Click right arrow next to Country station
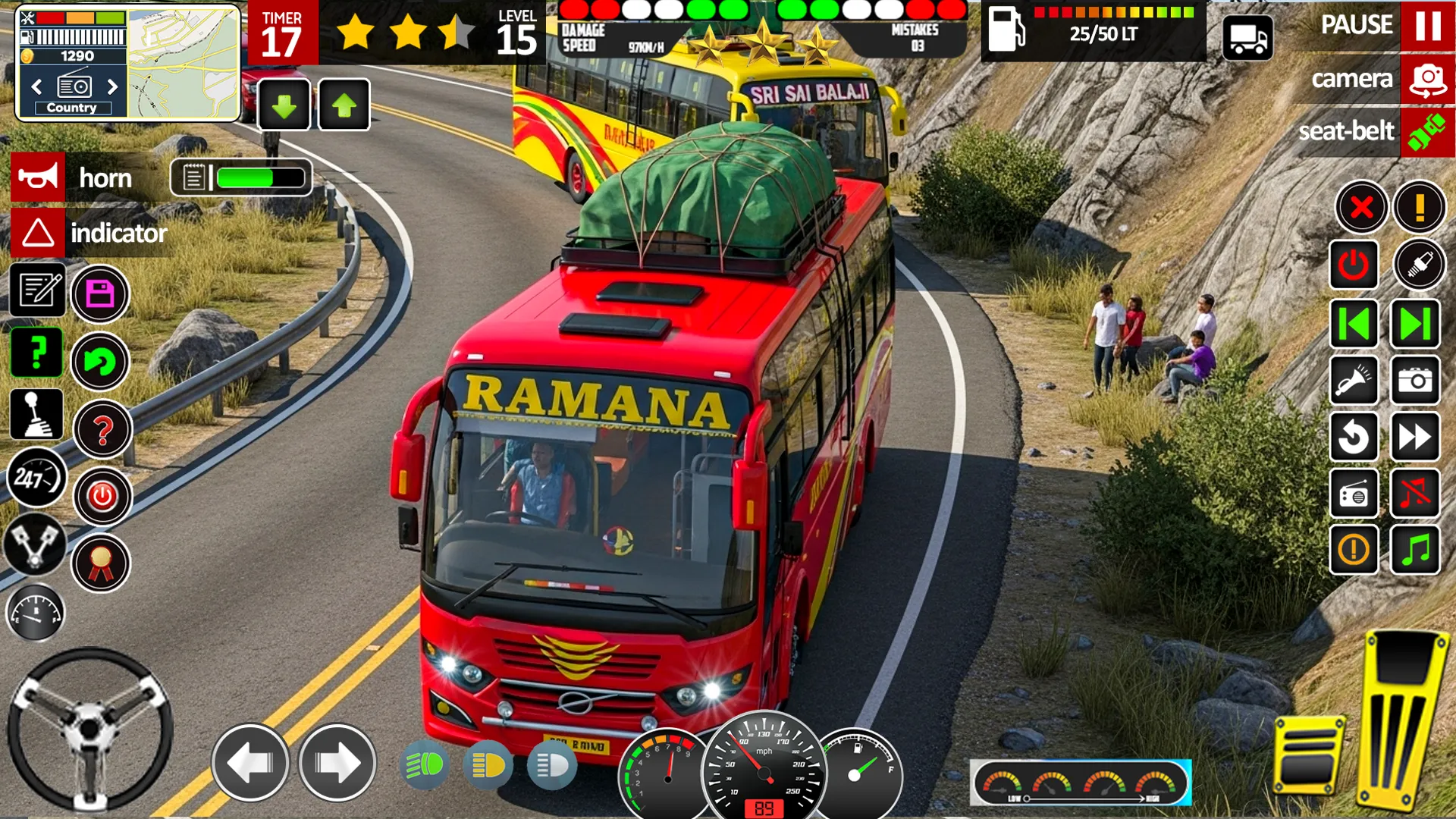This screenshot has height=819, width=1456. click(x=111, y=87)
